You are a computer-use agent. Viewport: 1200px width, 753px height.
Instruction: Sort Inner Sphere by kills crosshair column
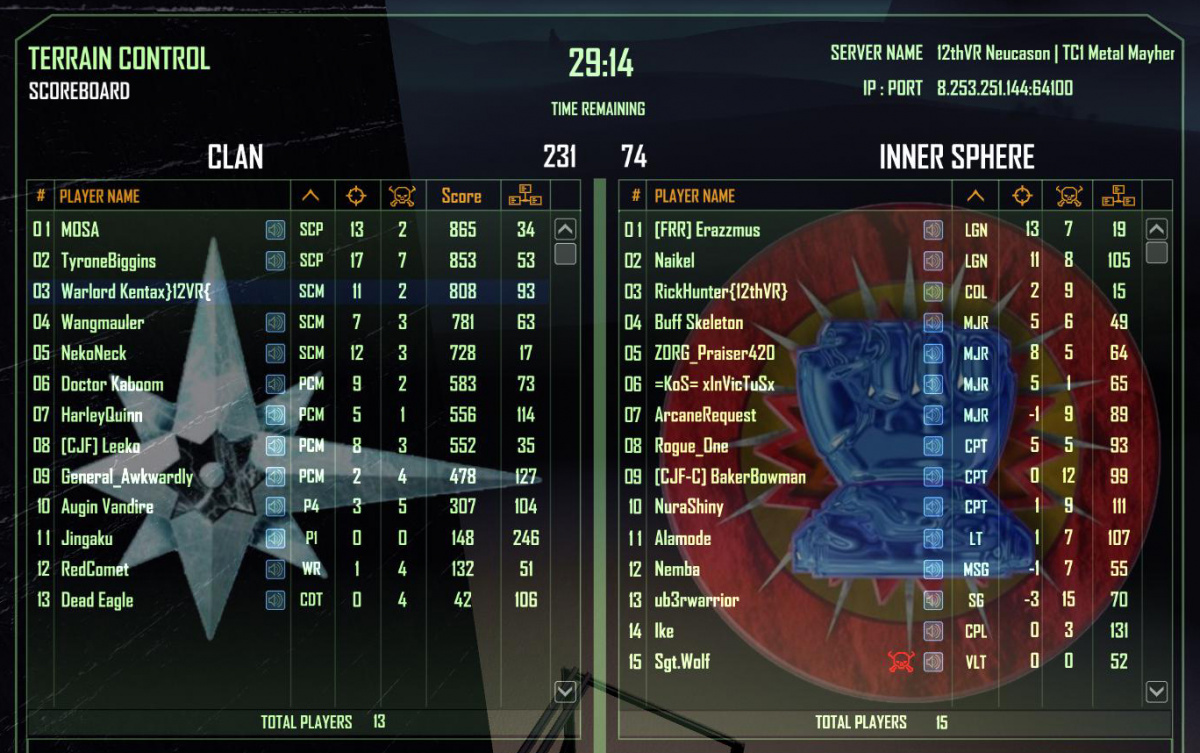point(1022,196)
